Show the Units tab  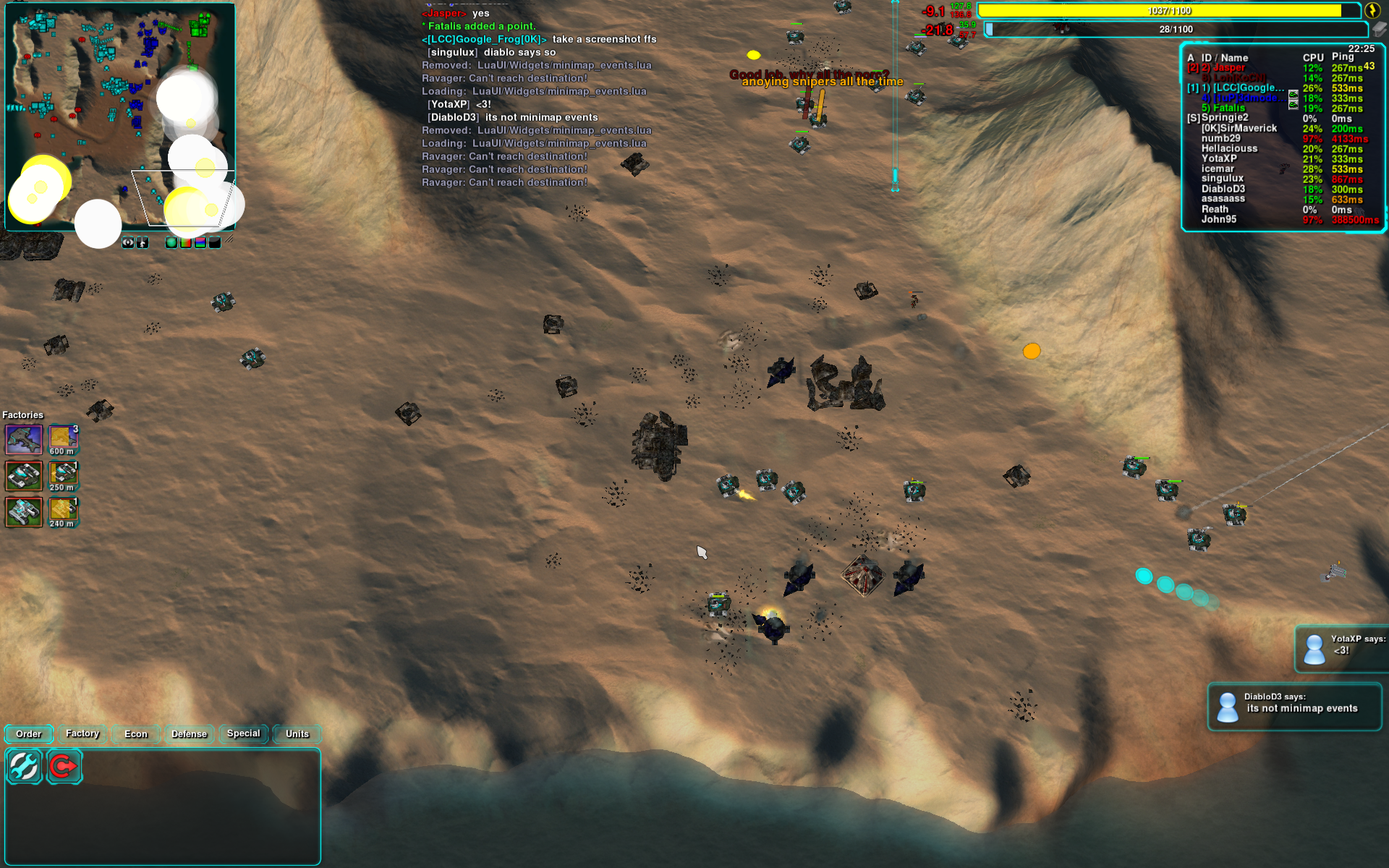[297, 734]
